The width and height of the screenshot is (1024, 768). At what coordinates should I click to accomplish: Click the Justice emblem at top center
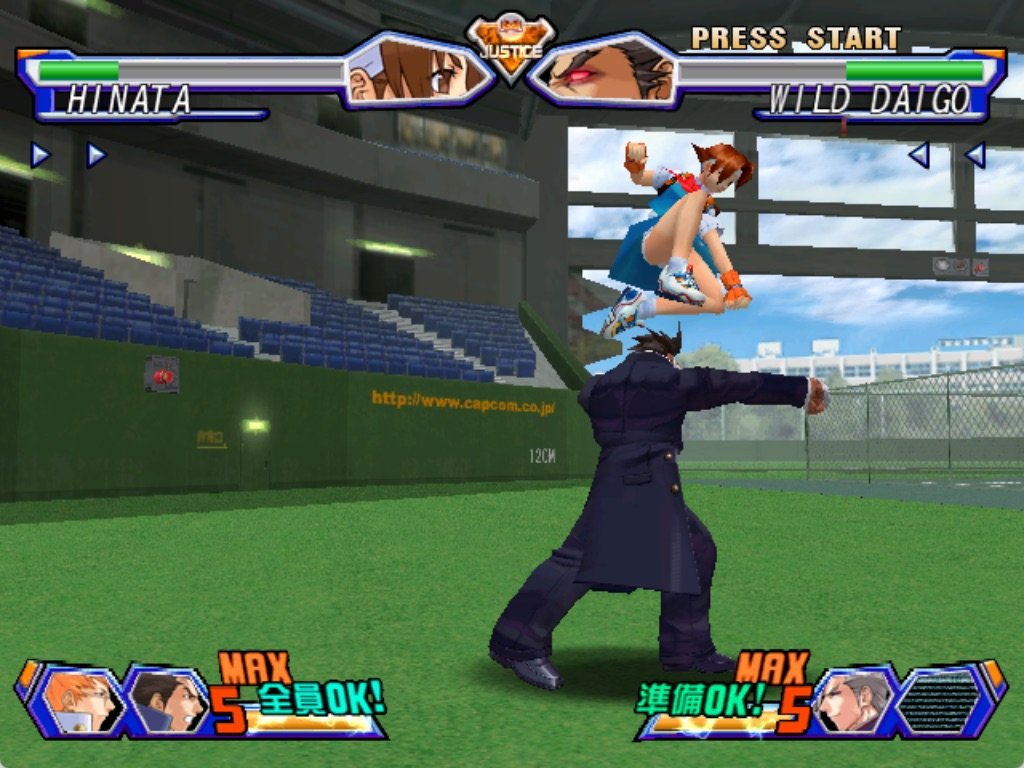[511, 45]
